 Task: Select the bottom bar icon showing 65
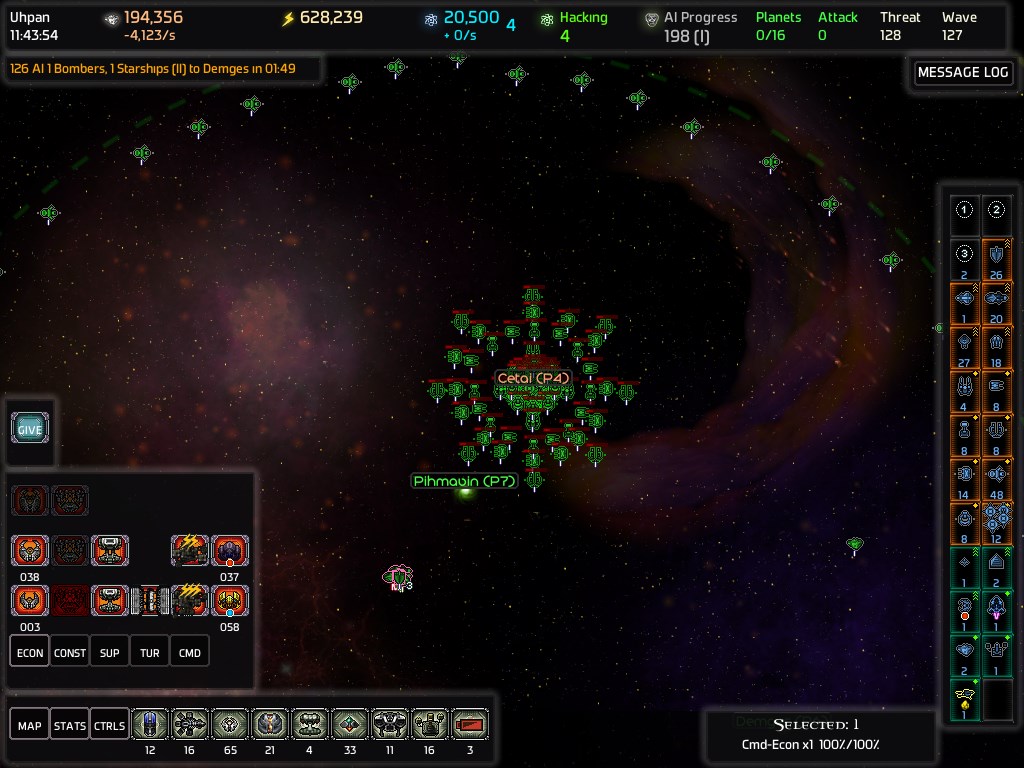tap(230, 724)
